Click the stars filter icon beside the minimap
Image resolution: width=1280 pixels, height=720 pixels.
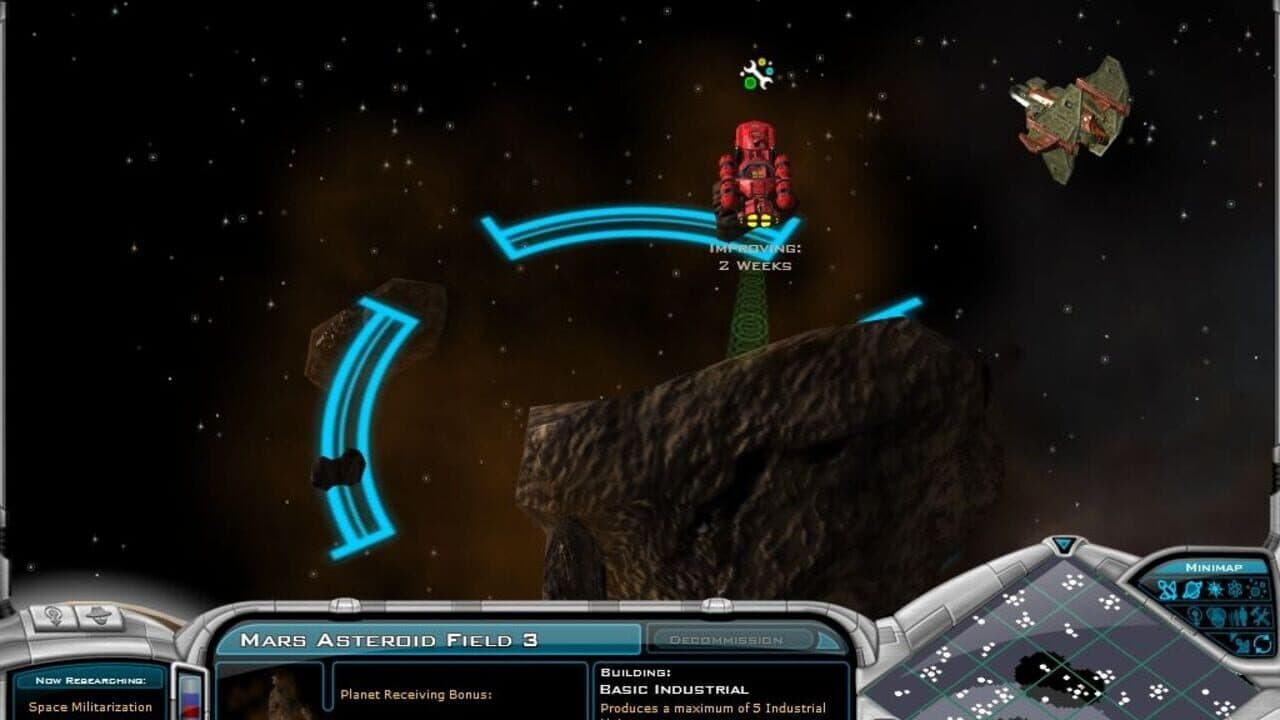click(1214, 590)
